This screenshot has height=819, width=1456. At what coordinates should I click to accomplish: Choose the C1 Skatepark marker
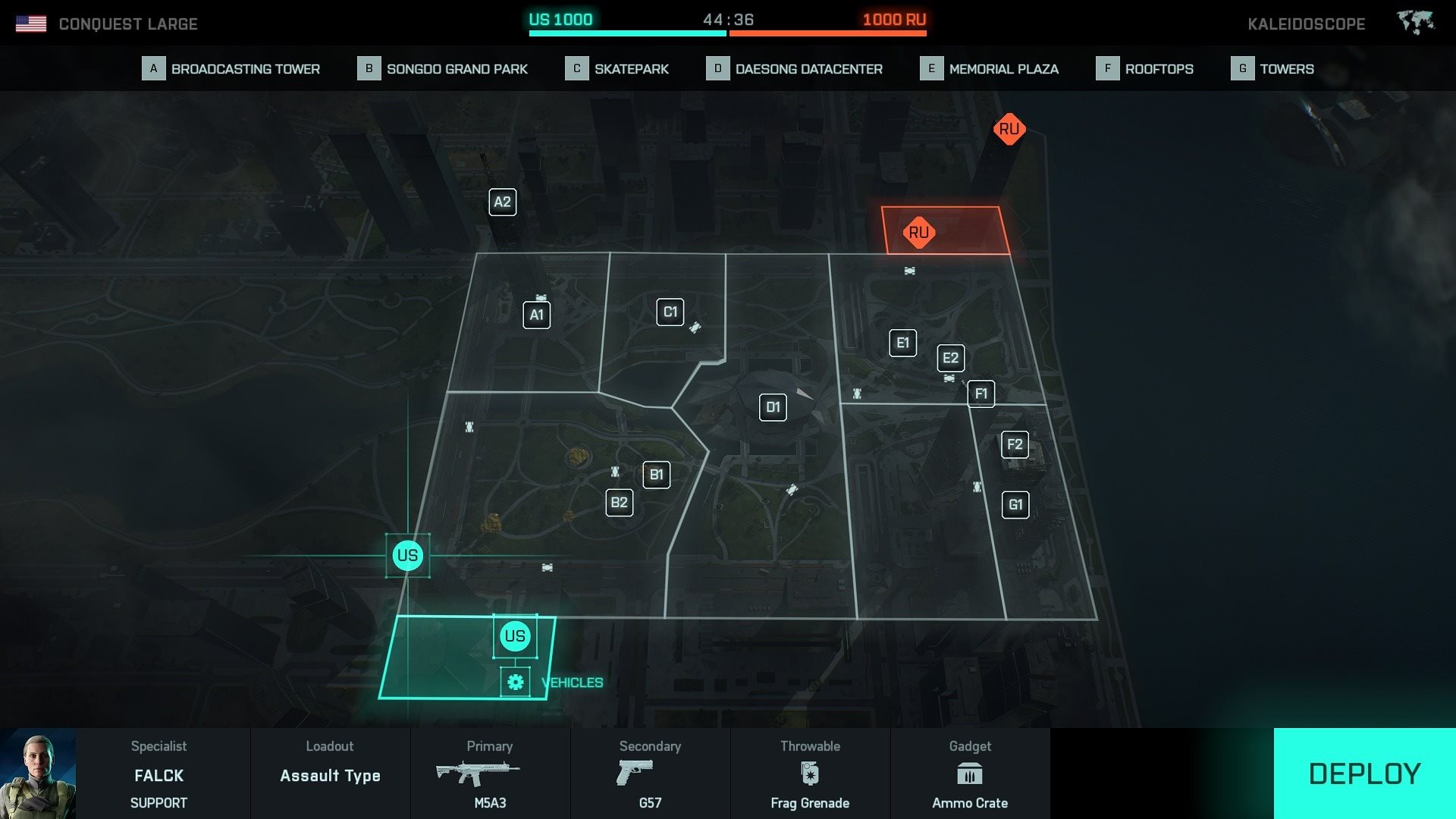[670, 312]
